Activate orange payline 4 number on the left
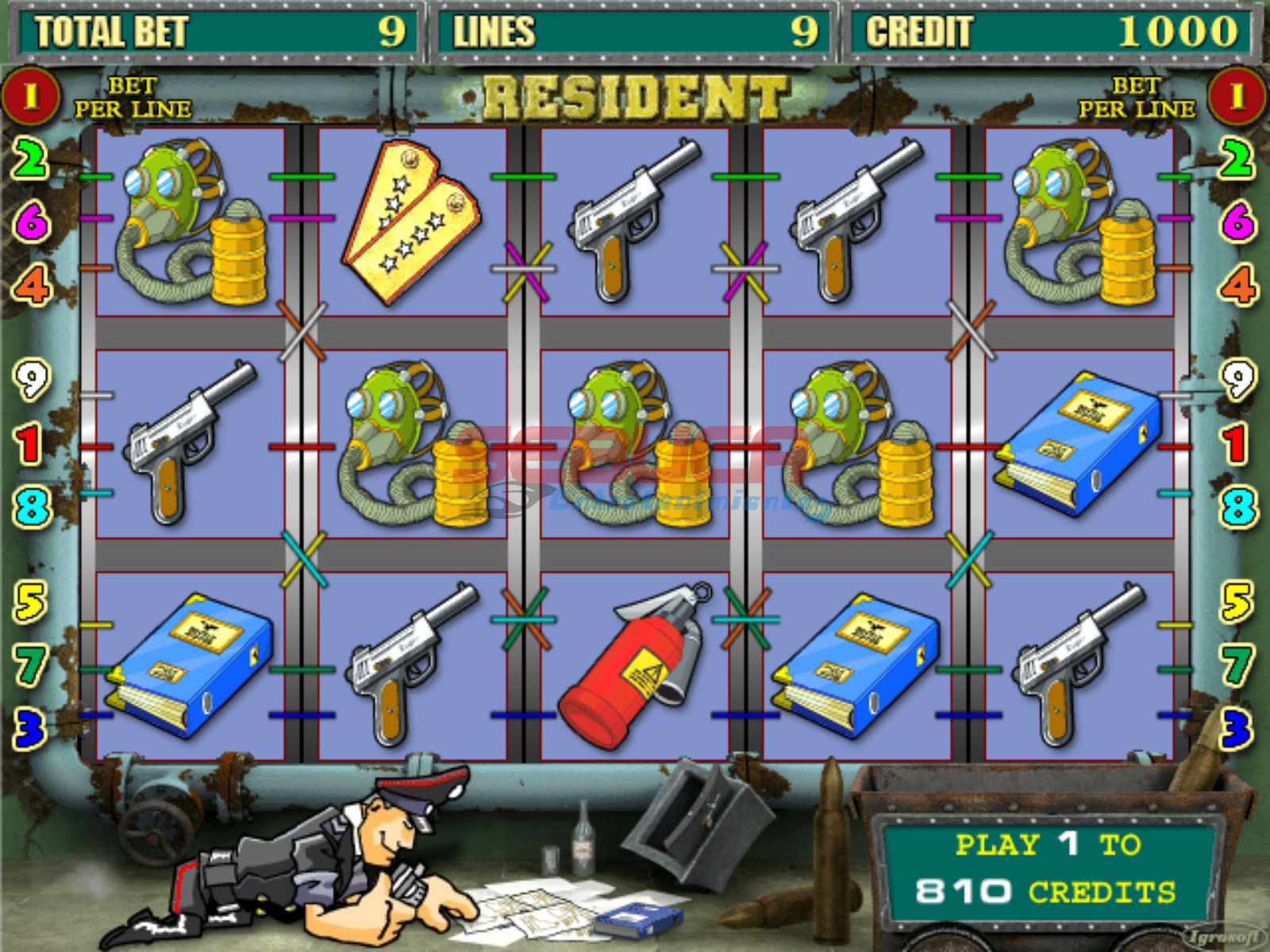Image resolution: width=1270 pixels, height=952 pixels. tap(32, 285)
